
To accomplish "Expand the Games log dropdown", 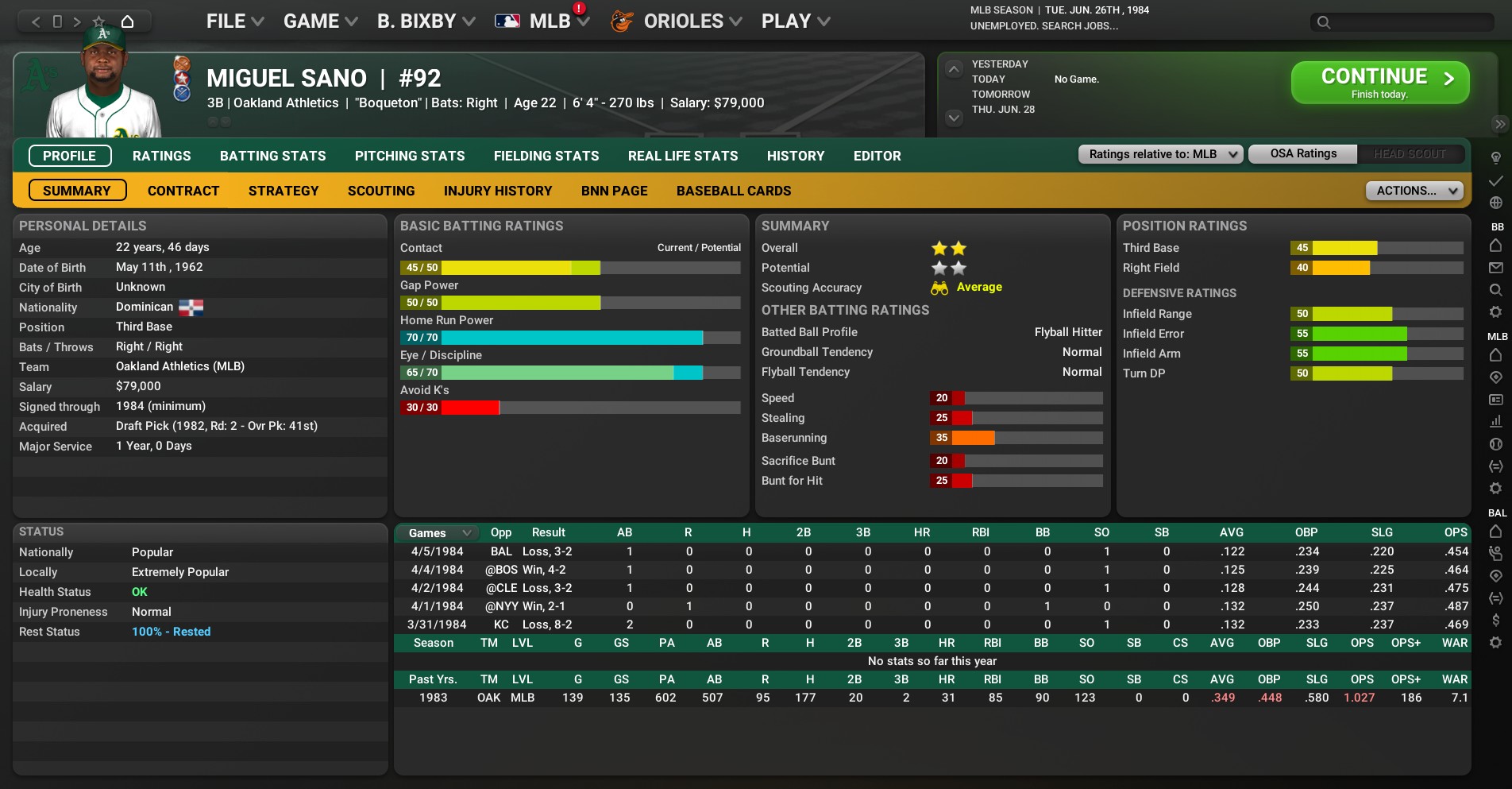I will point(439,533).
